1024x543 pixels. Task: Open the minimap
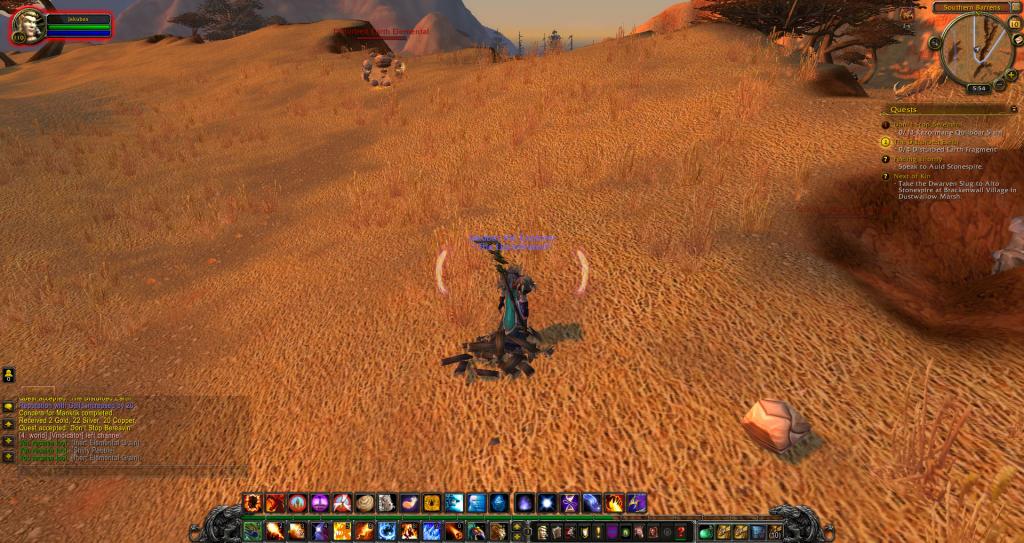click(972, 48)
